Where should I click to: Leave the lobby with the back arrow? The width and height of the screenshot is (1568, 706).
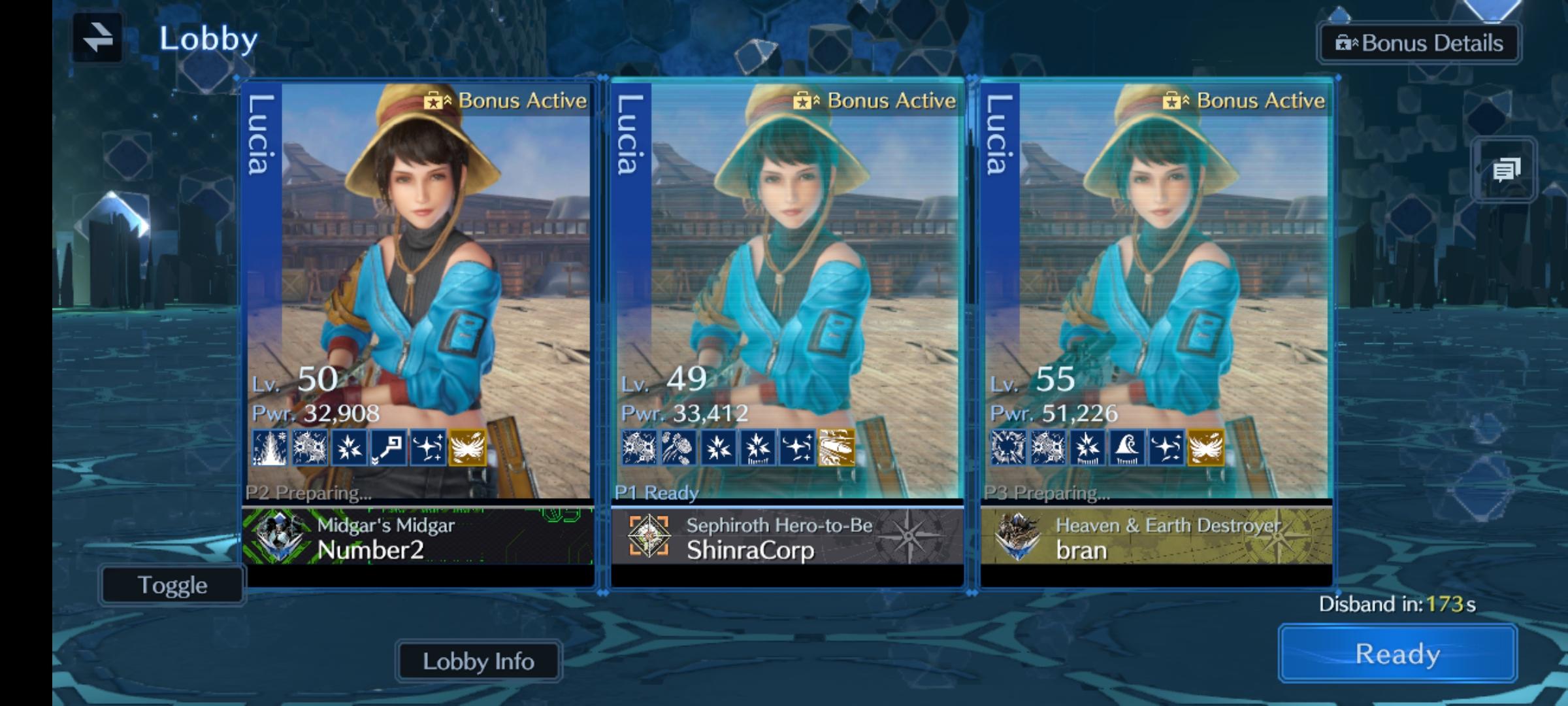[x=98, y=38]
